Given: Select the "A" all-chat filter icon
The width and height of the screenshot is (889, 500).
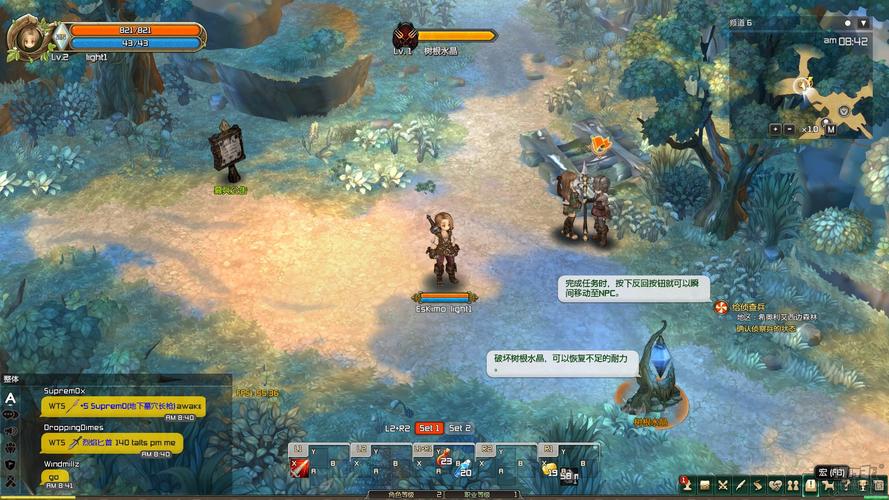Looking at the screenshot, I should tap(10, 397).
